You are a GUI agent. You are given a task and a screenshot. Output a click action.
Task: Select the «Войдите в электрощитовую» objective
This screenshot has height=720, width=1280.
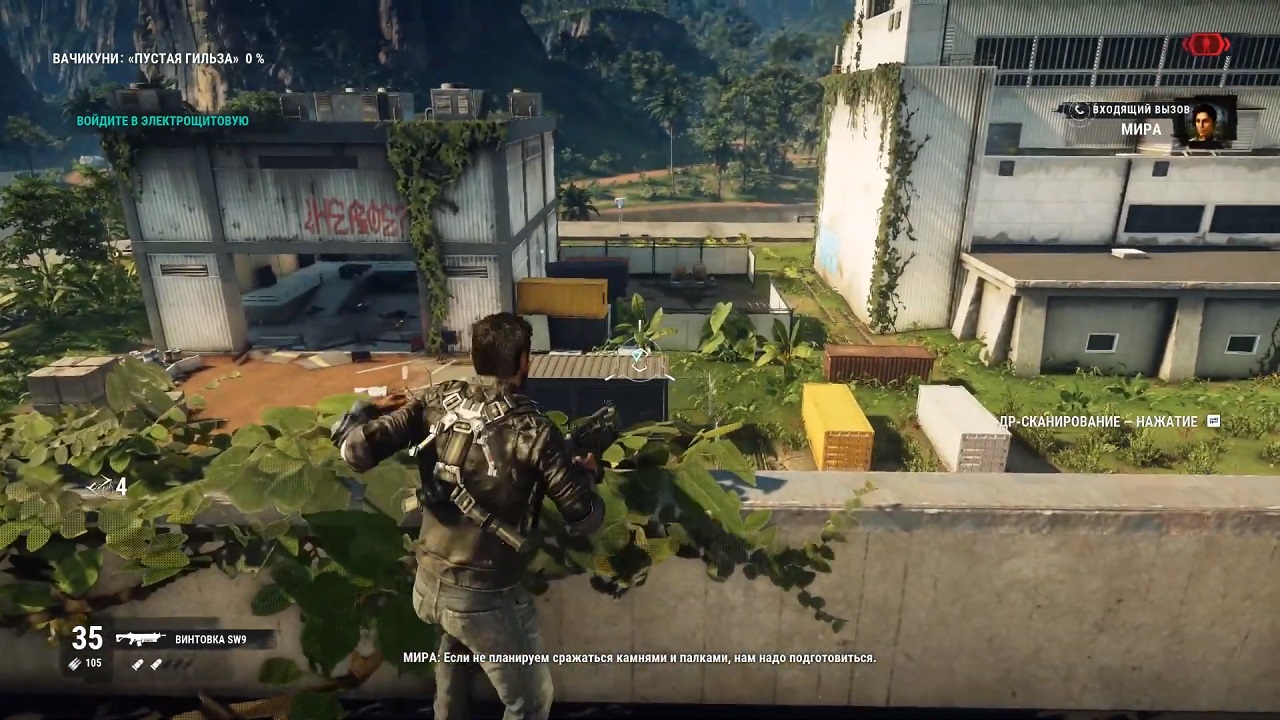click(x=163, y=121)
